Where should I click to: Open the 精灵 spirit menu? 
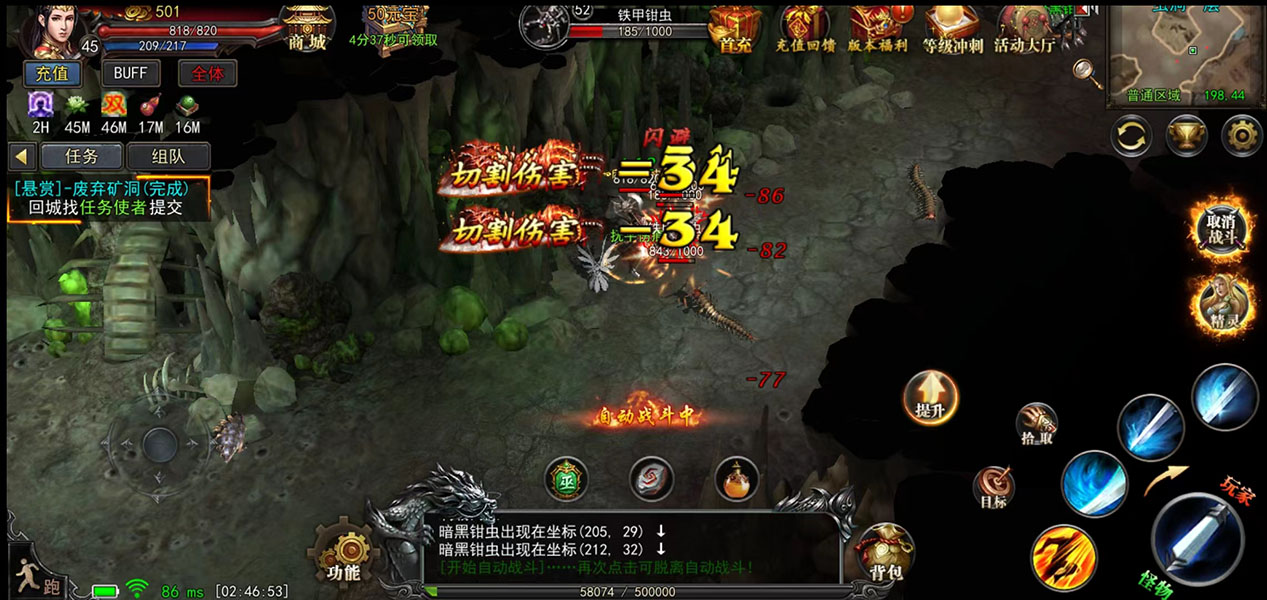(1222, 301)
